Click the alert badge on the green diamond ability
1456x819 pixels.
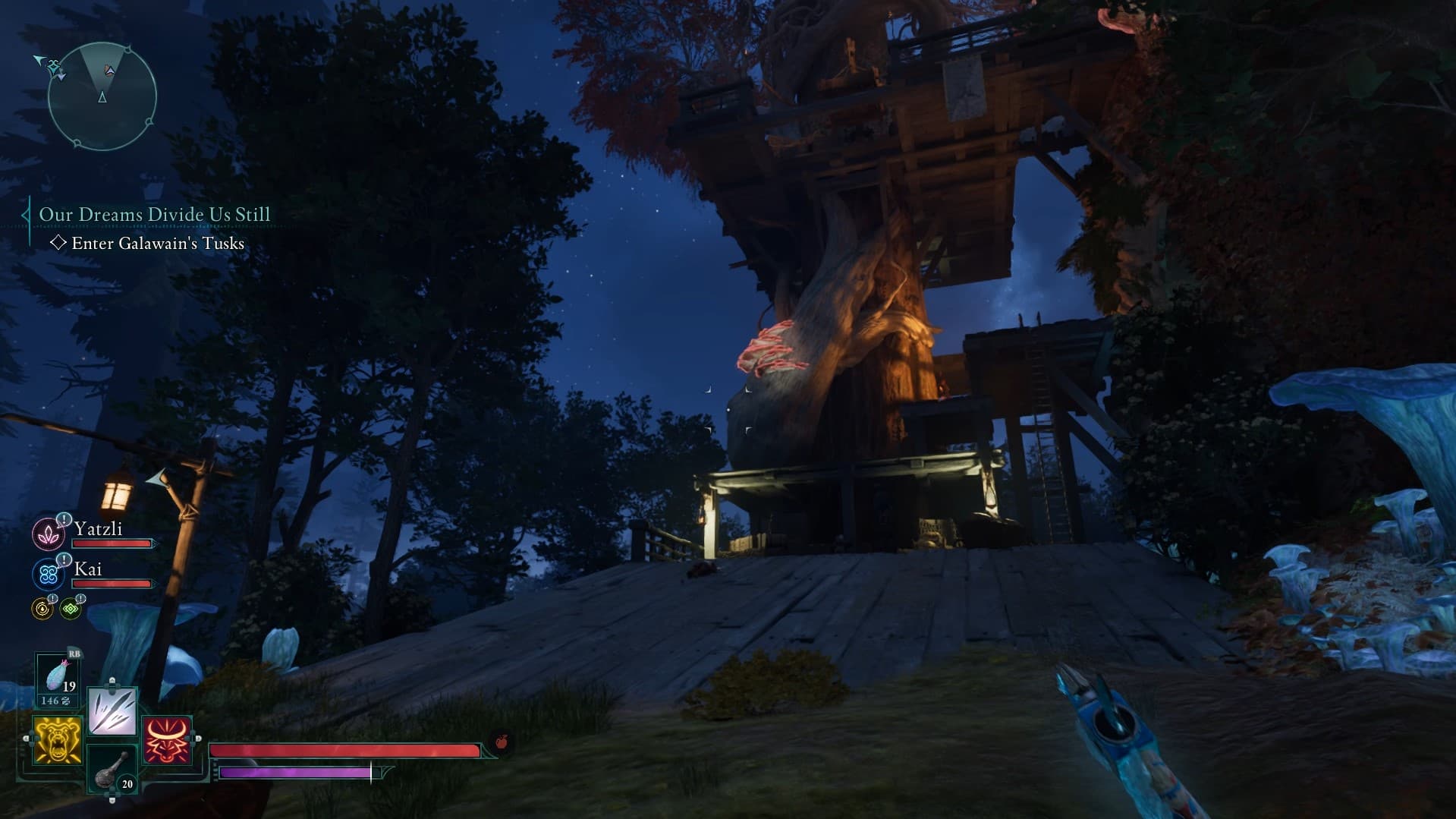click(81, 599)
